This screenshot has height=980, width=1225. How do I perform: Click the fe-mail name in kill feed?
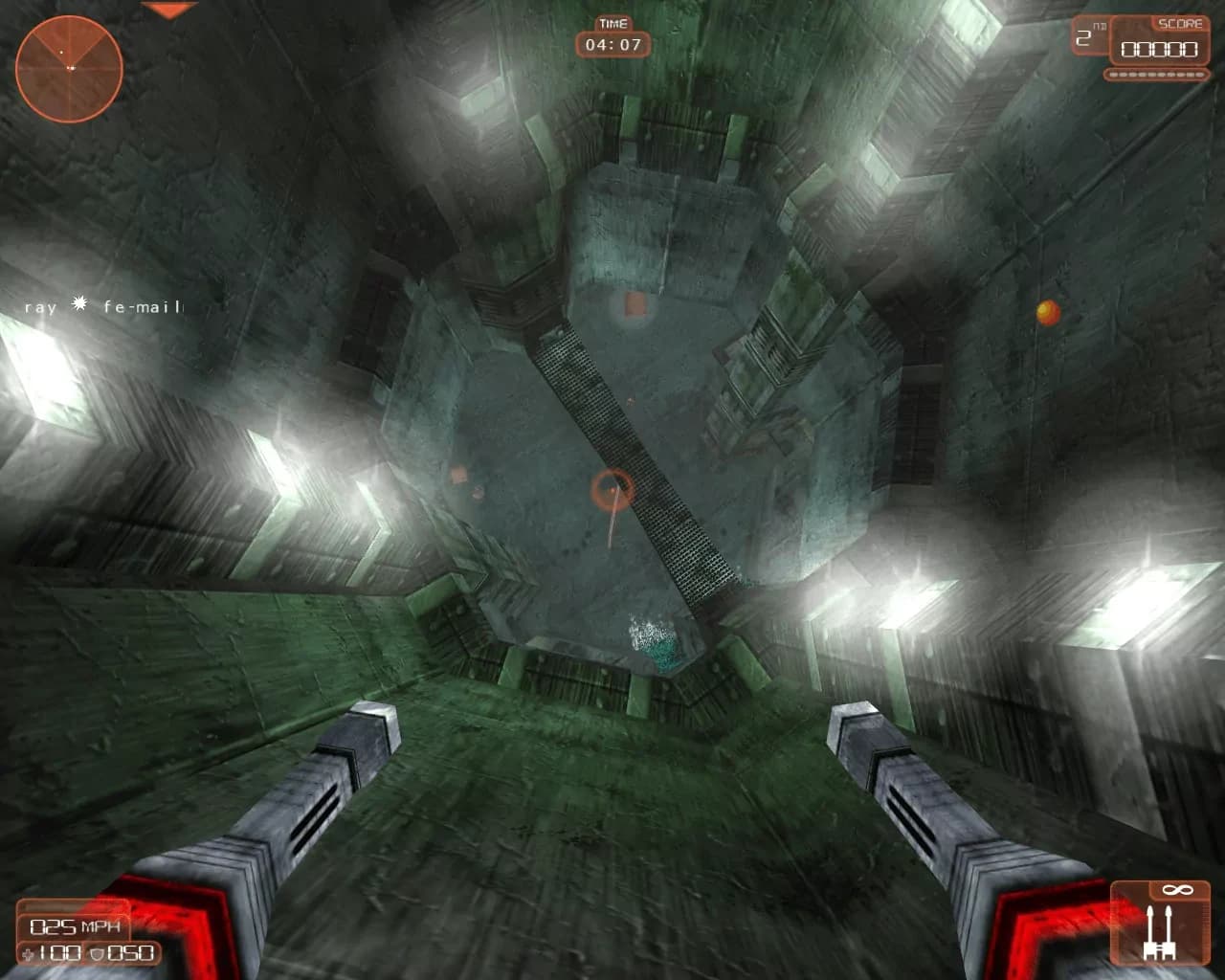142,308
